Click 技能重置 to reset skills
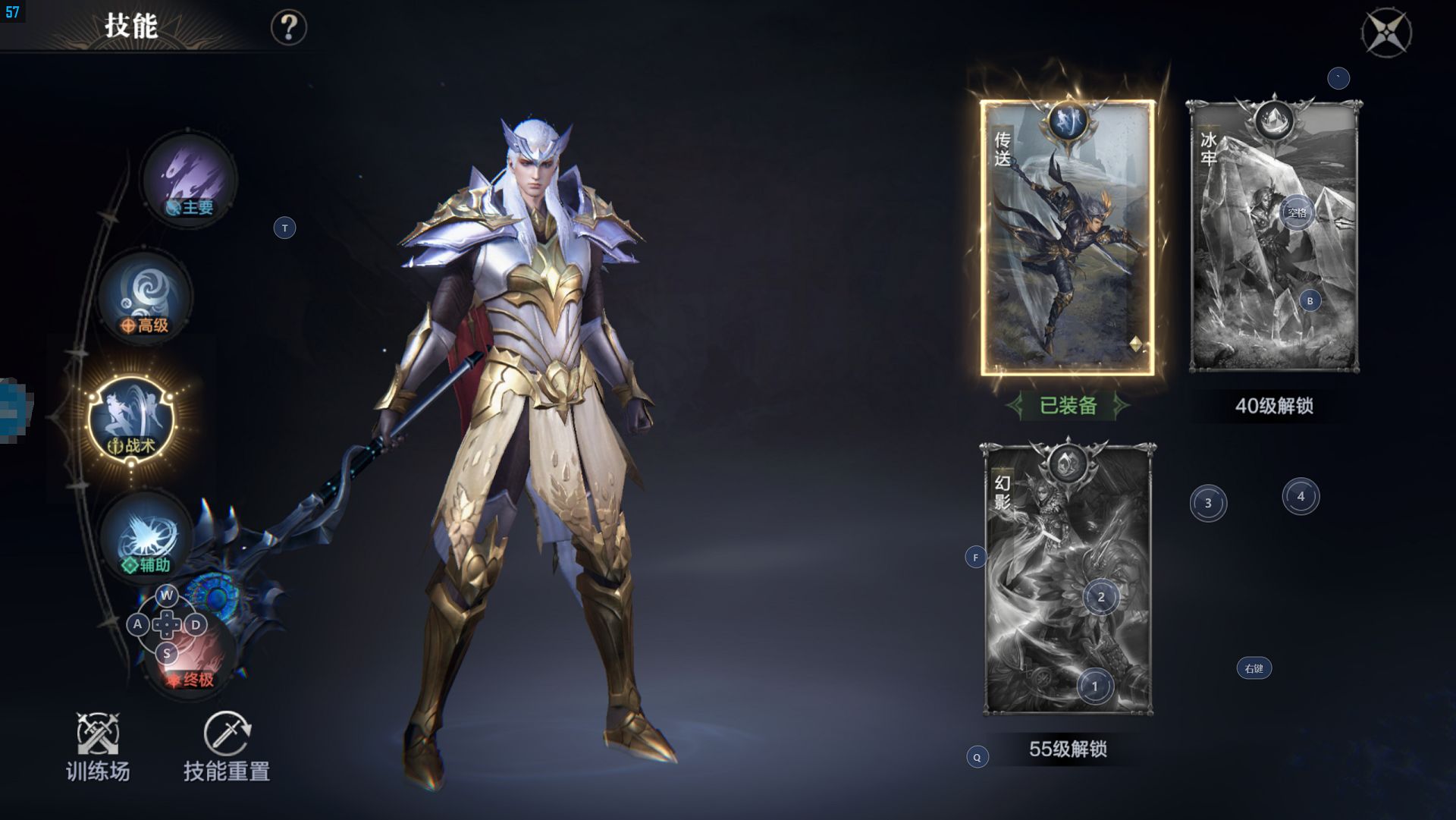This screenshot has height=820, width=1456. pos(227,747)
